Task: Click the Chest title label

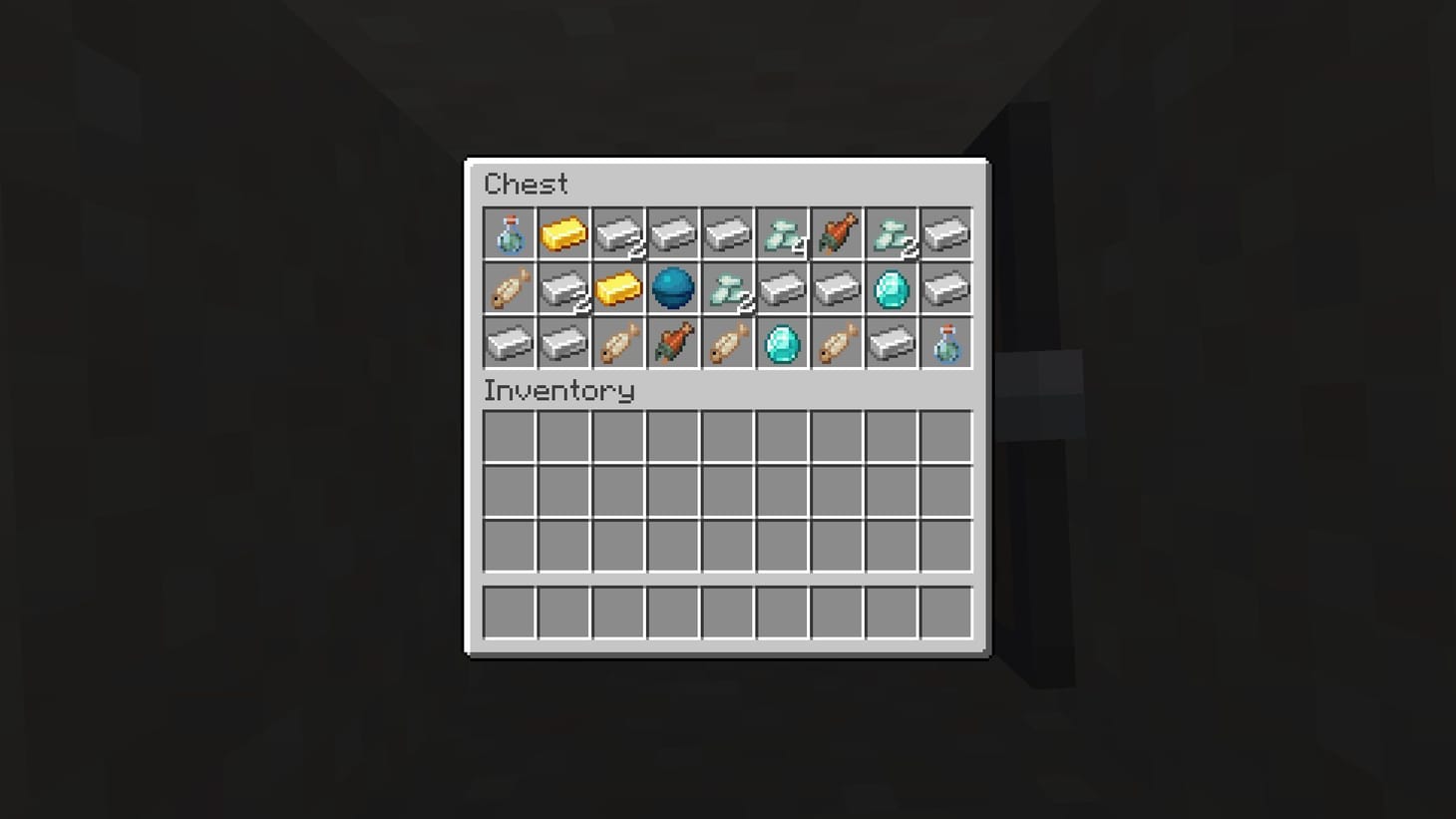Action: pos(526,184)
